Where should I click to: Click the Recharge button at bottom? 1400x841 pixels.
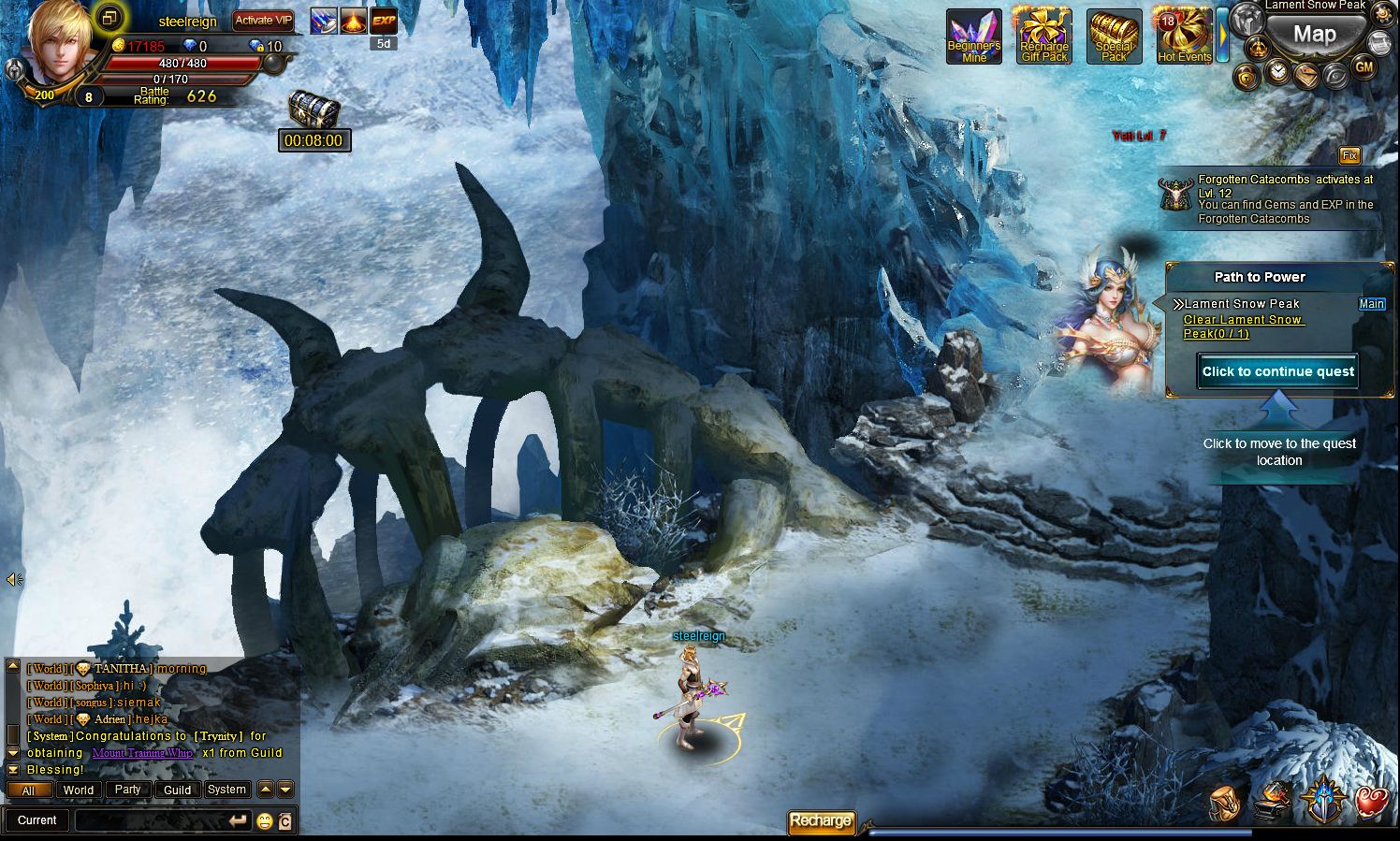(820, 820)
